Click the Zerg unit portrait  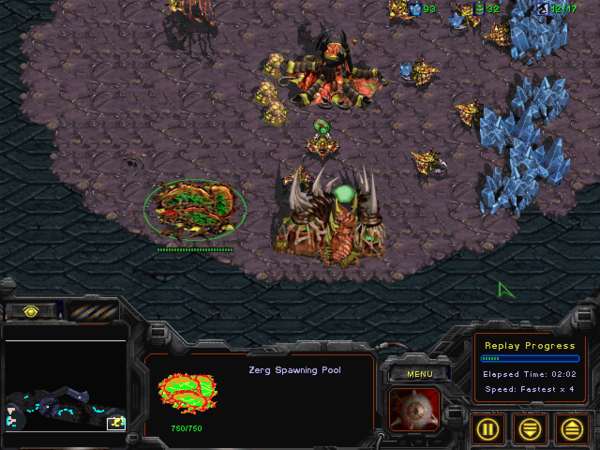click(413, 409)
